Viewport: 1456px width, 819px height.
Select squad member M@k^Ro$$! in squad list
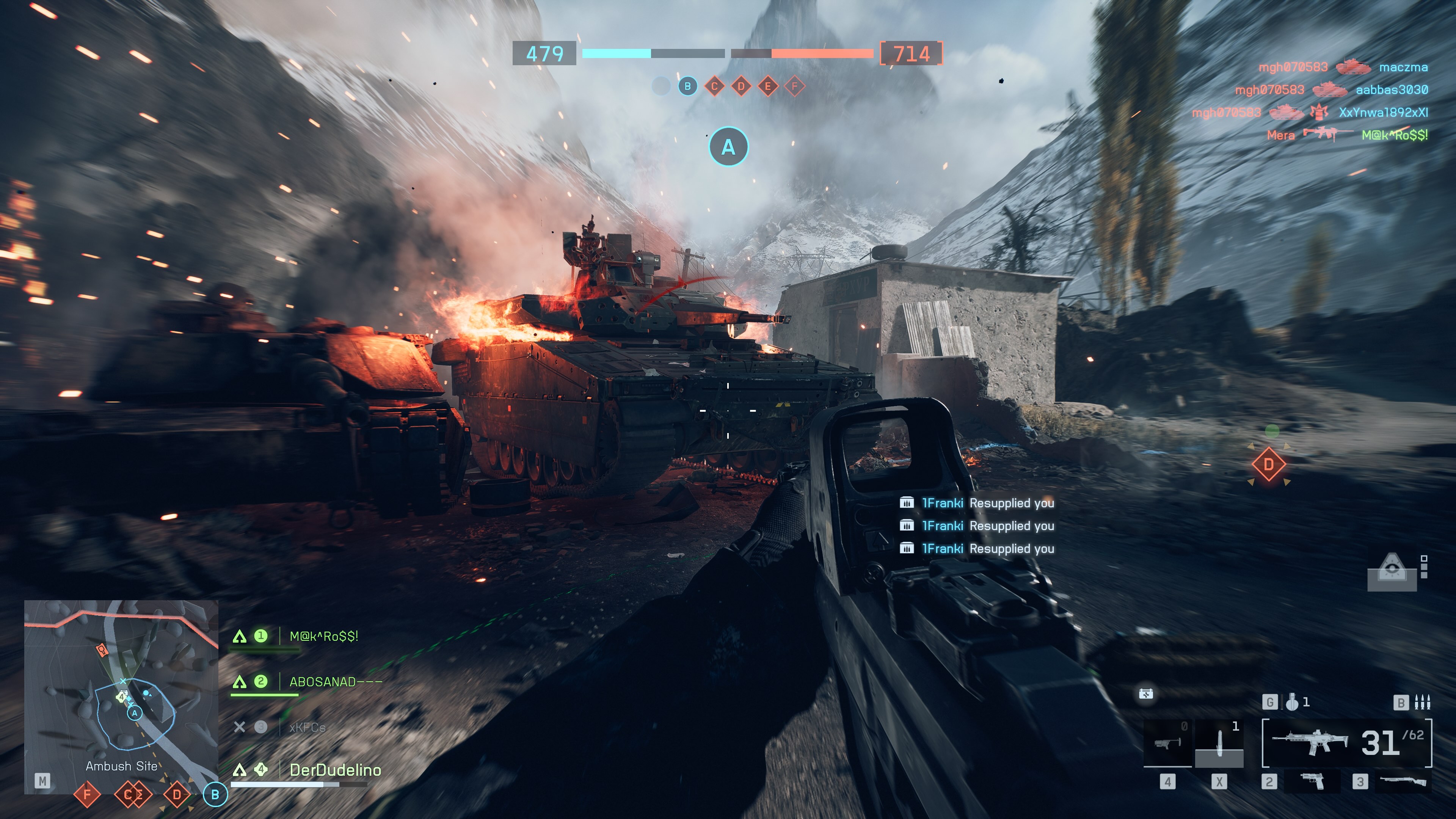[323, 637]
